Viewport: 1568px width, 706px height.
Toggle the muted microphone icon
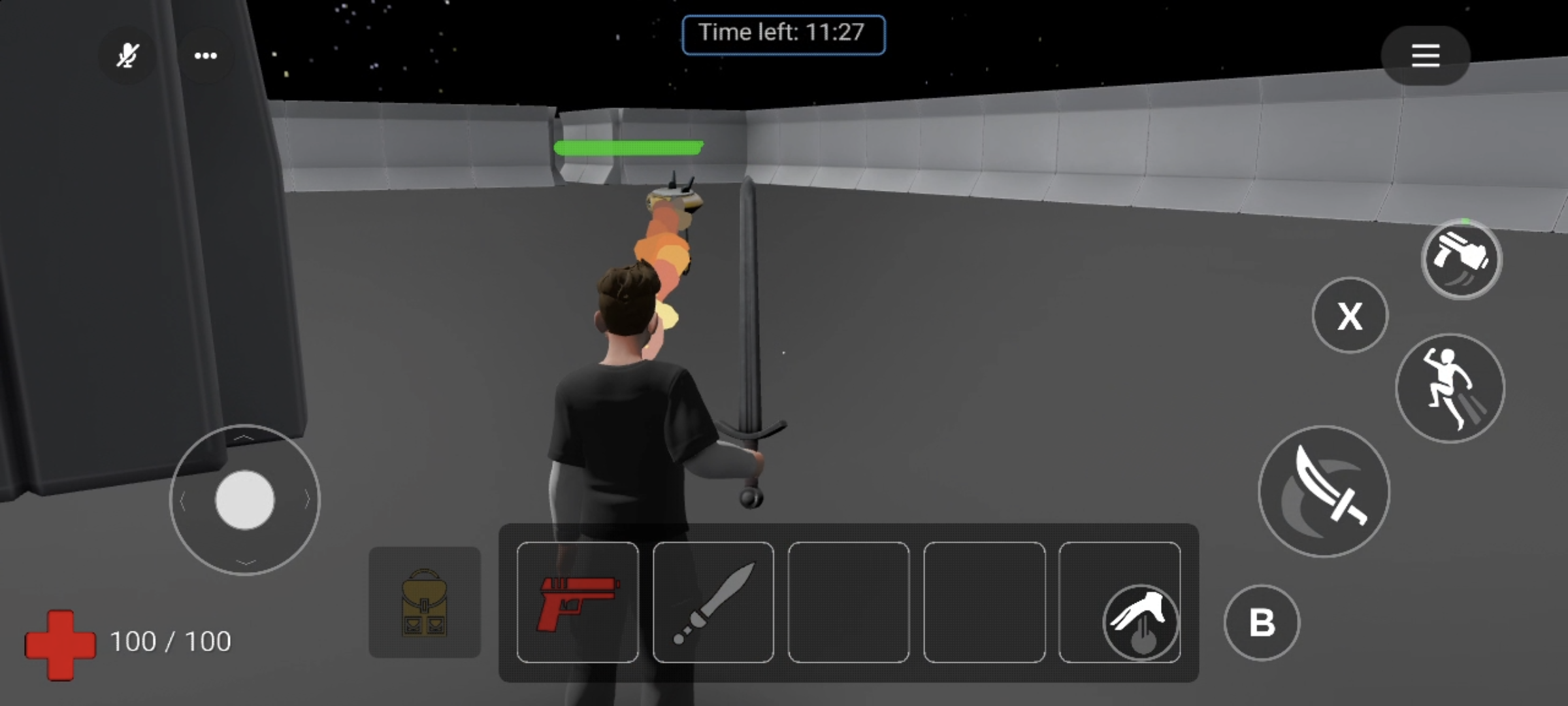(127, 56)
